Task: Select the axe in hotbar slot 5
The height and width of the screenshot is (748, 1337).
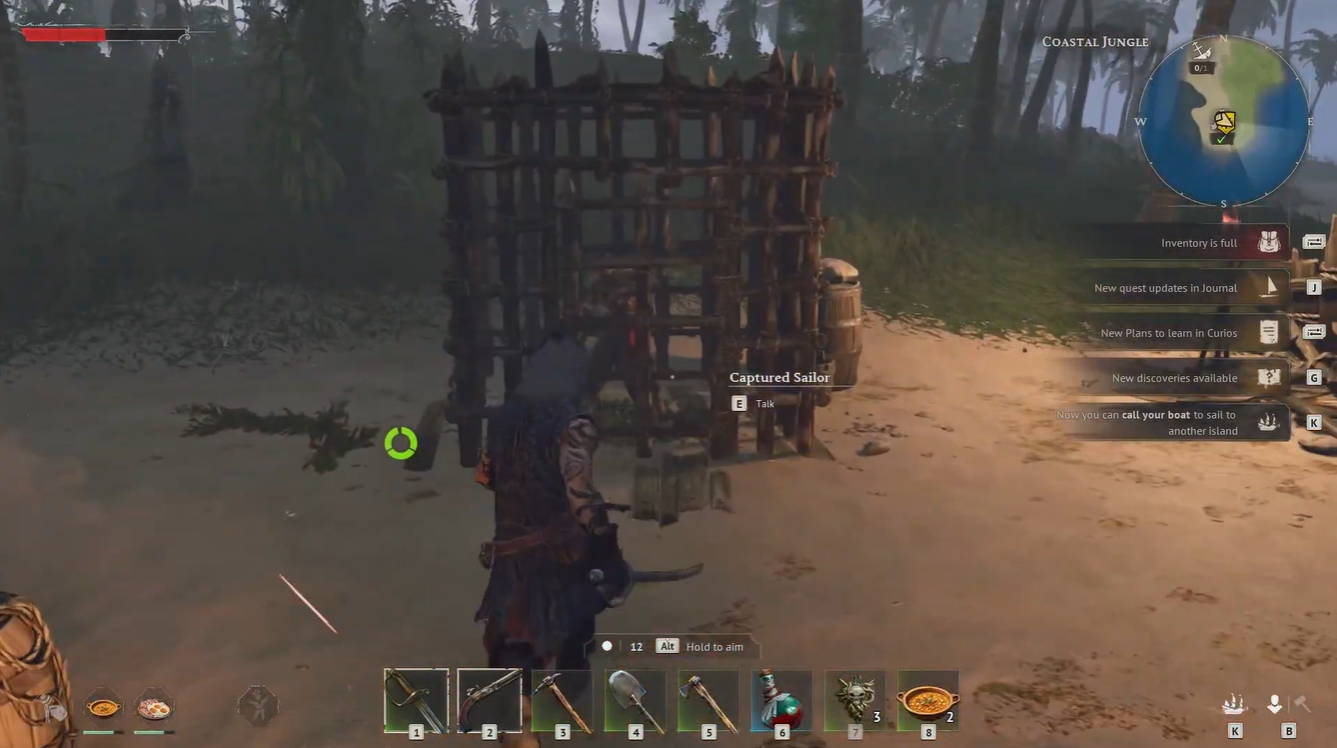Action: pyautogui.click(x=708, y=700)
